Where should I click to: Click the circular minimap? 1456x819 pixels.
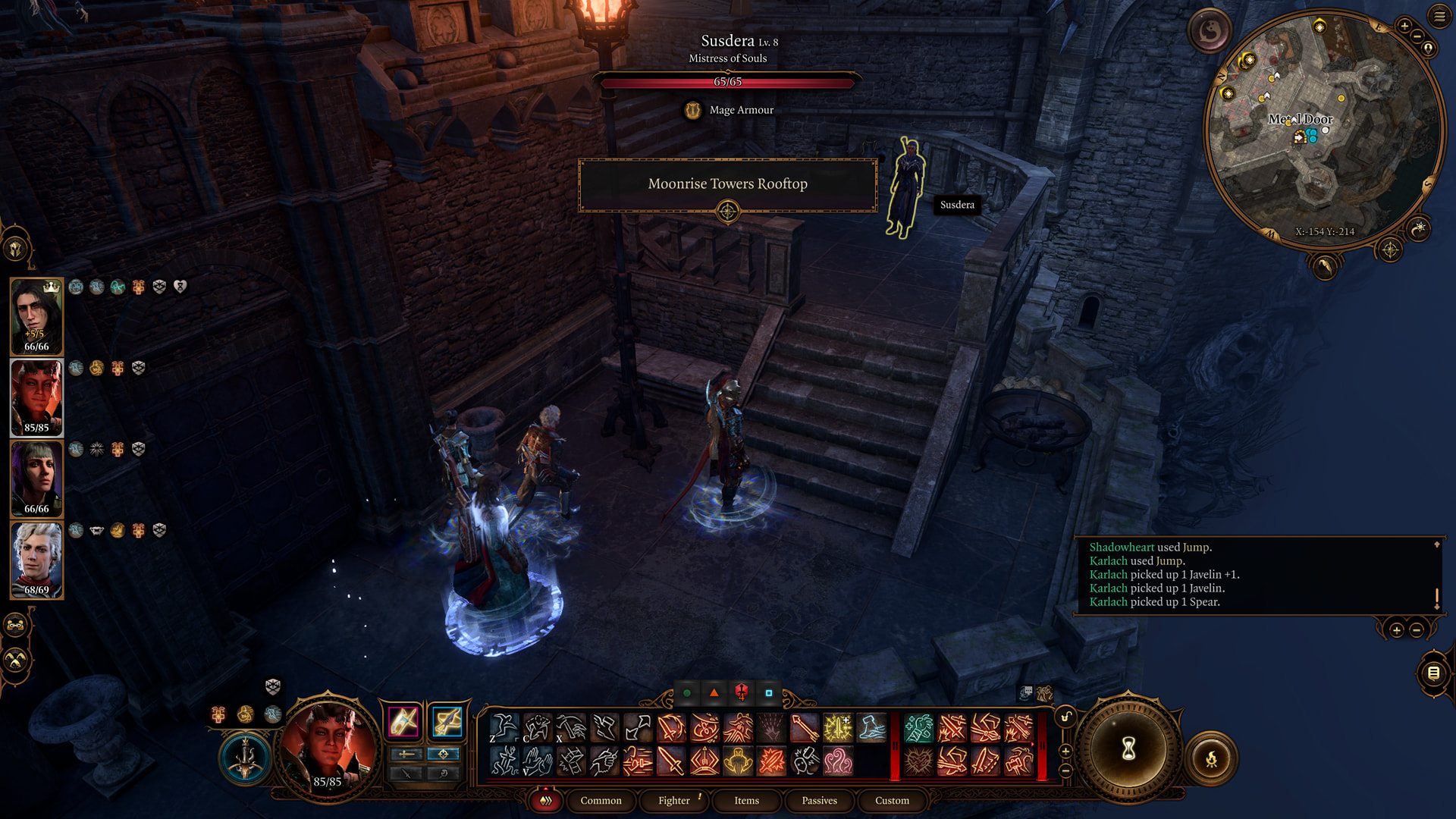tap(1323, 129)
